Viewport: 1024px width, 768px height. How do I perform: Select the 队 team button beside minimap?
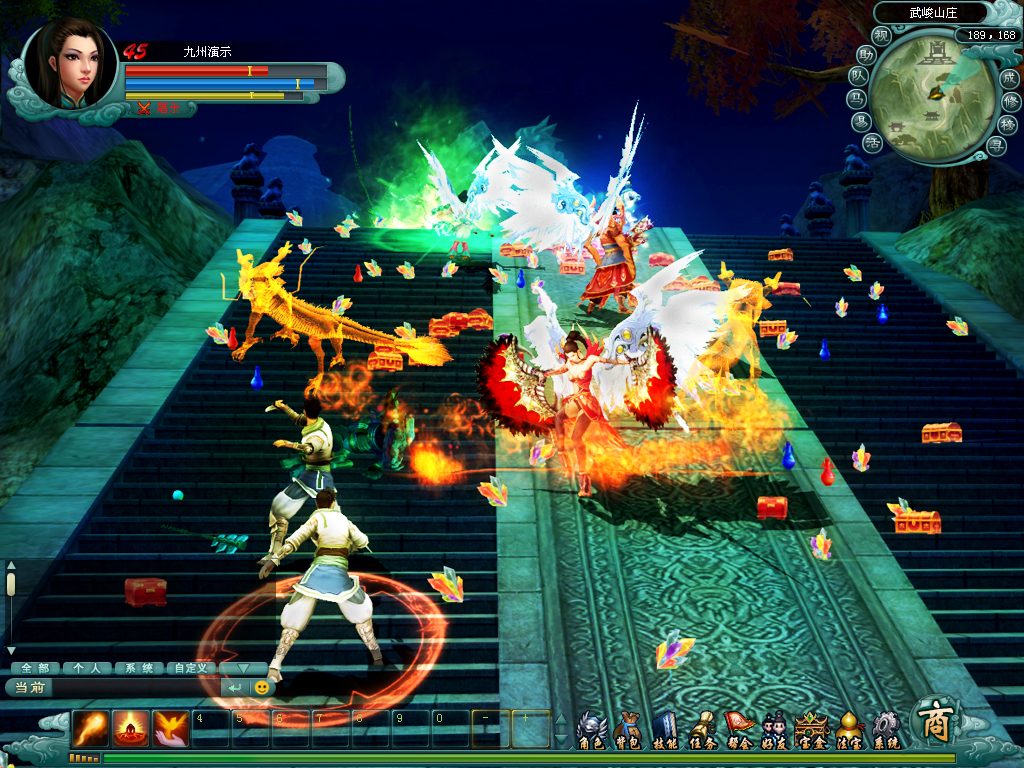[x=858, y=76]
